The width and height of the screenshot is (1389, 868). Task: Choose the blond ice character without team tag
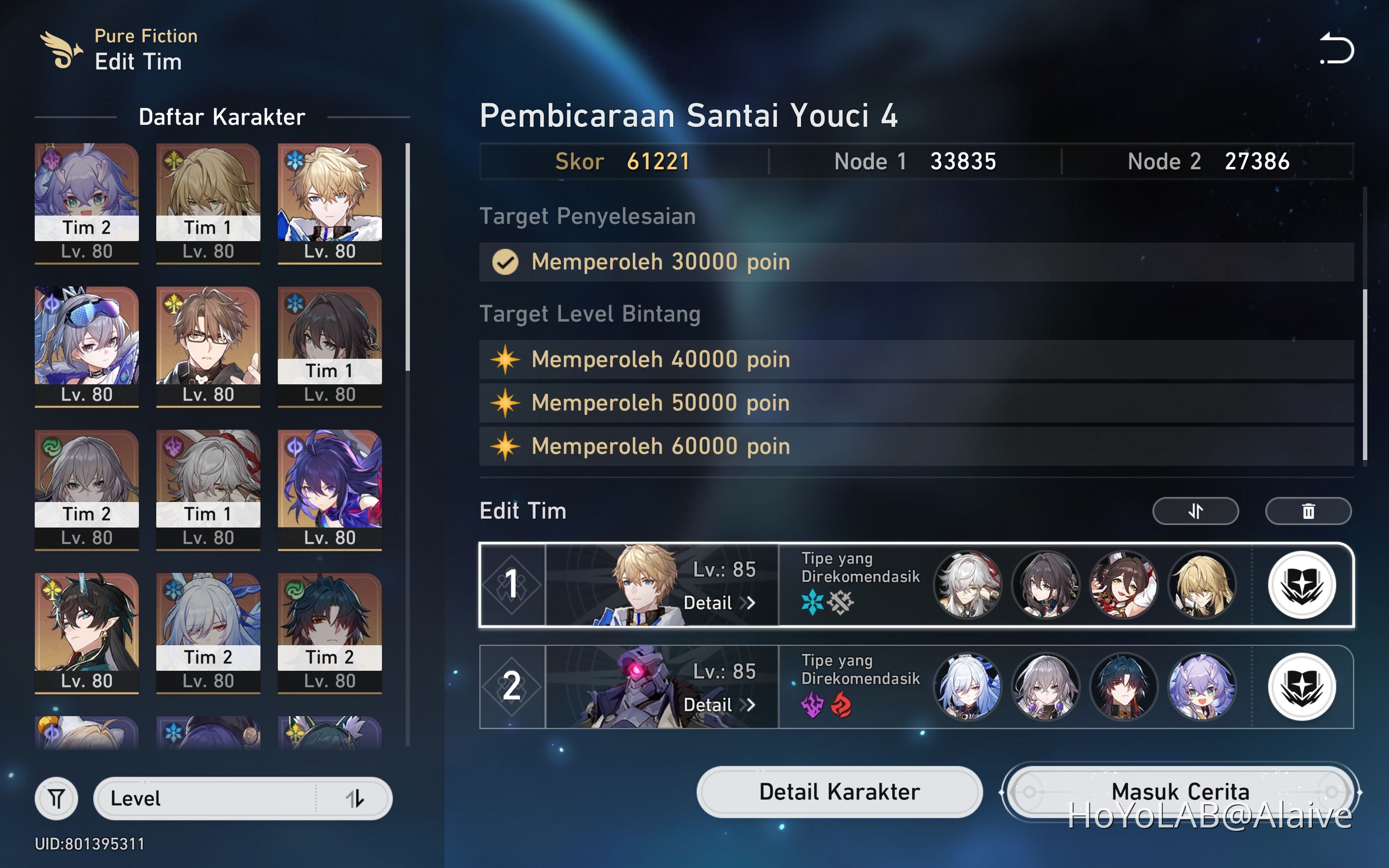[x=329, y=203]
